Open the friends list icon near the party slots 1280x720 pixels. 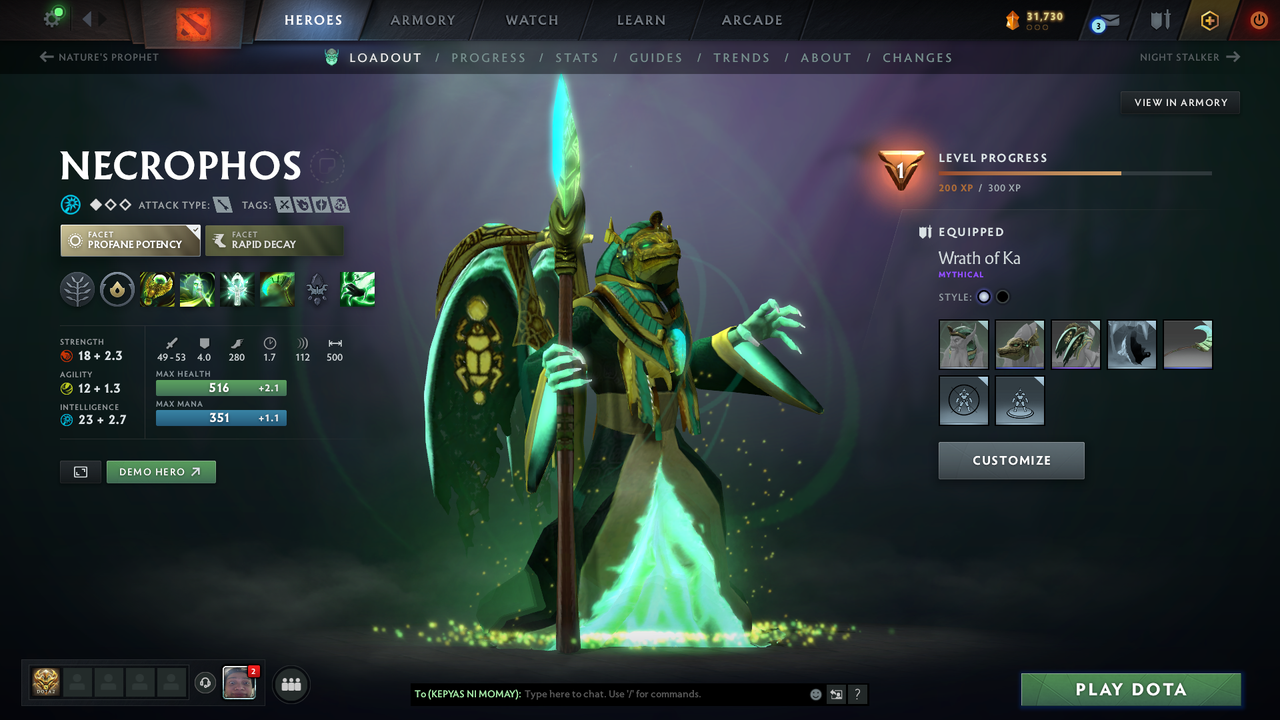290,684
